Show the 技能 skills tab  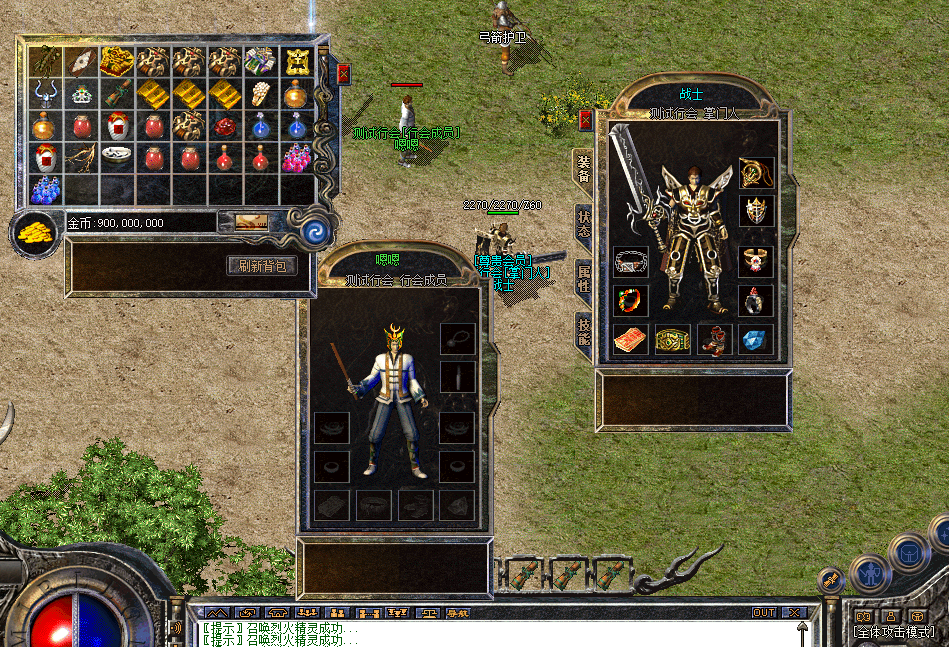[x=583, y=332]
